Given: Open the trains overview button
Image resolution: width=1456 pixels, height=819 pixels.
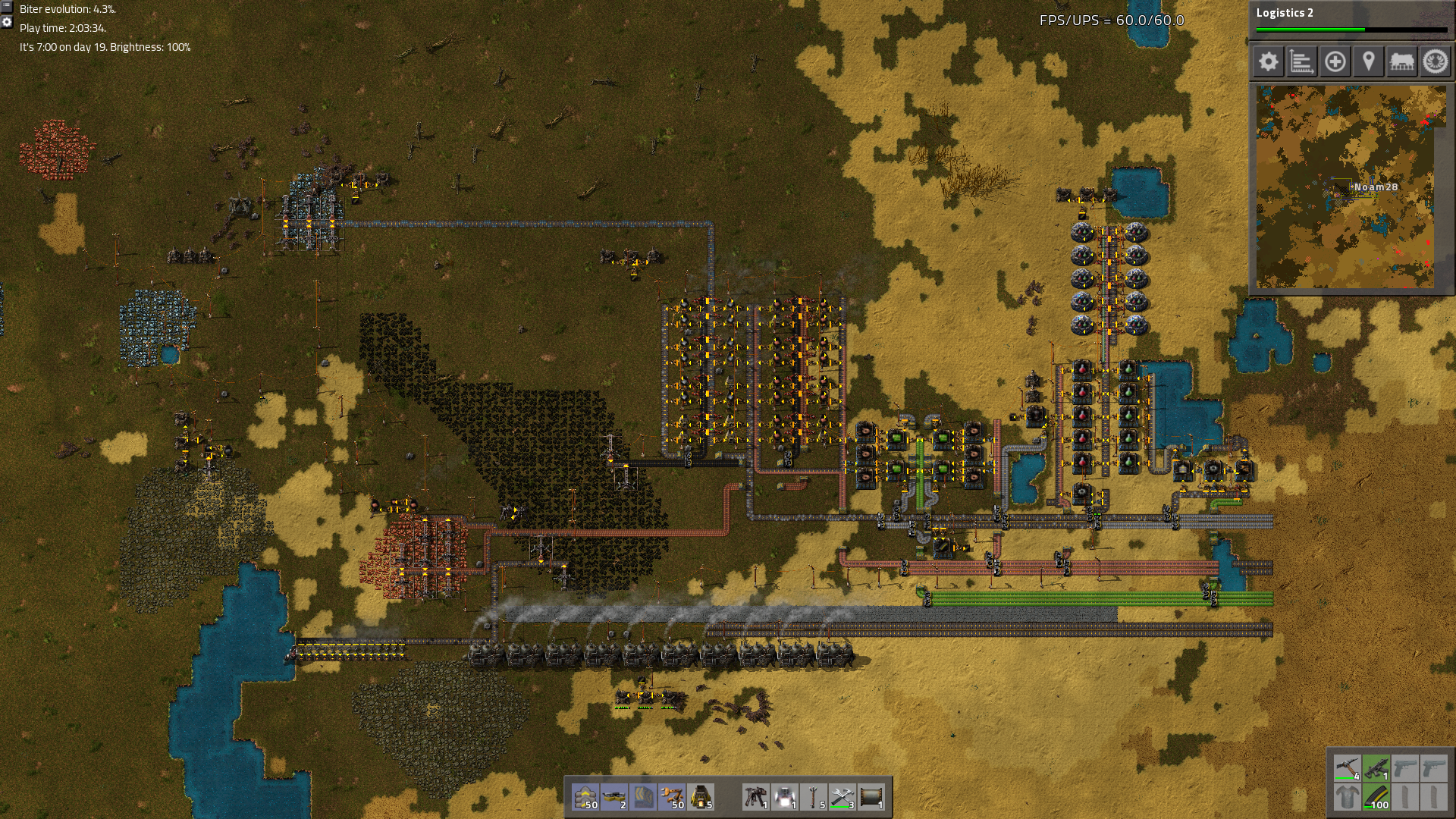Looking at the screenshot, I should pos(1401,61).
